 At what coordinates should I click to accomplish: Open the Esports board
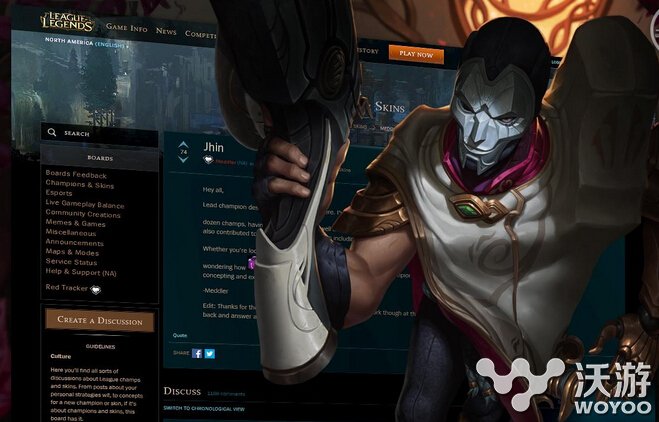pos(61,194)
